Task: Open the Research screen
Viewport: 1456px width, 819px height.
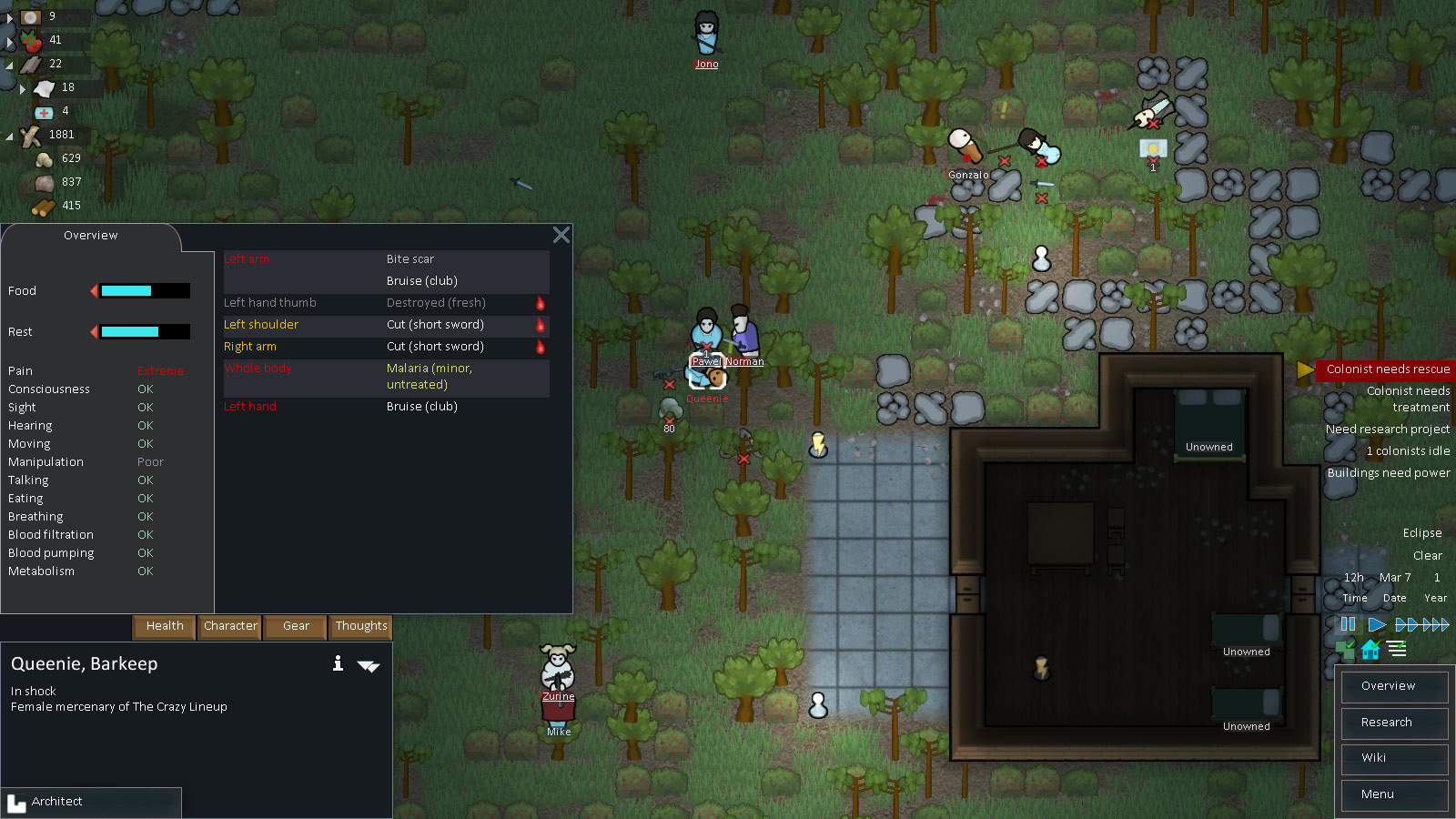Action: (1393, 723)
